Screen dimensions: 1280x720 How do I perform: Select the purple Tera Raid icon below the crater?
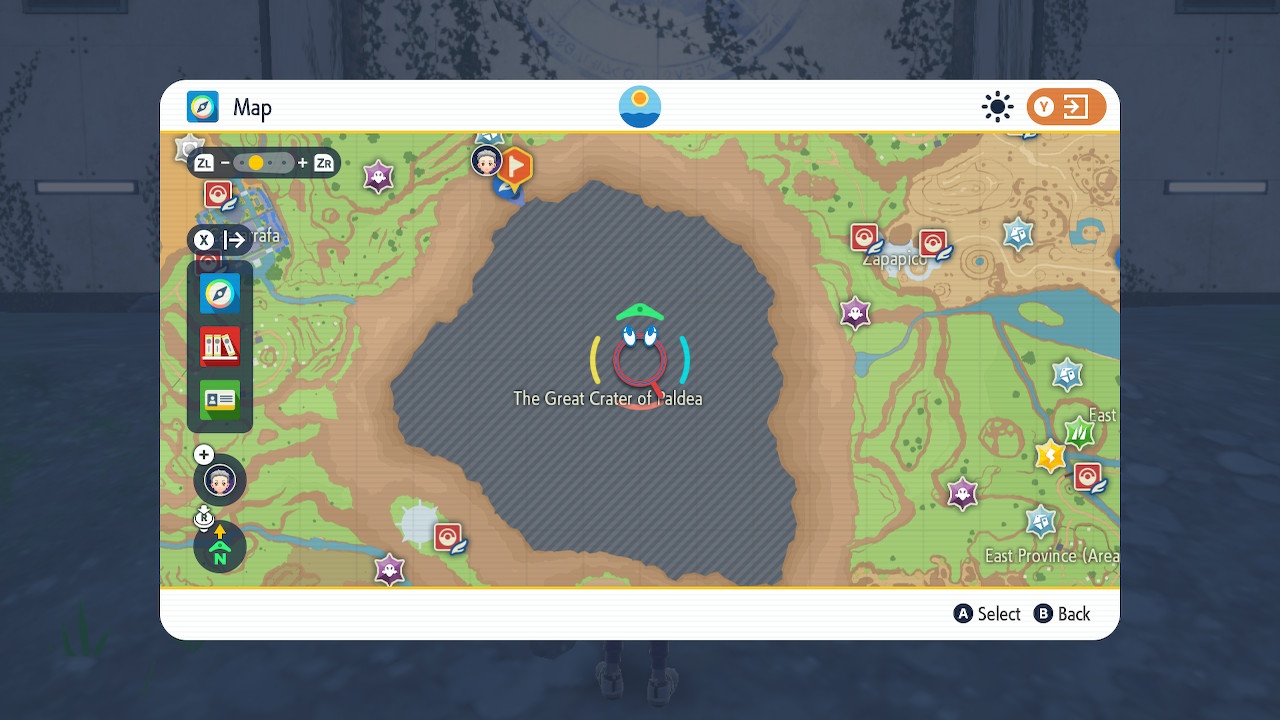tap(388, 568)
